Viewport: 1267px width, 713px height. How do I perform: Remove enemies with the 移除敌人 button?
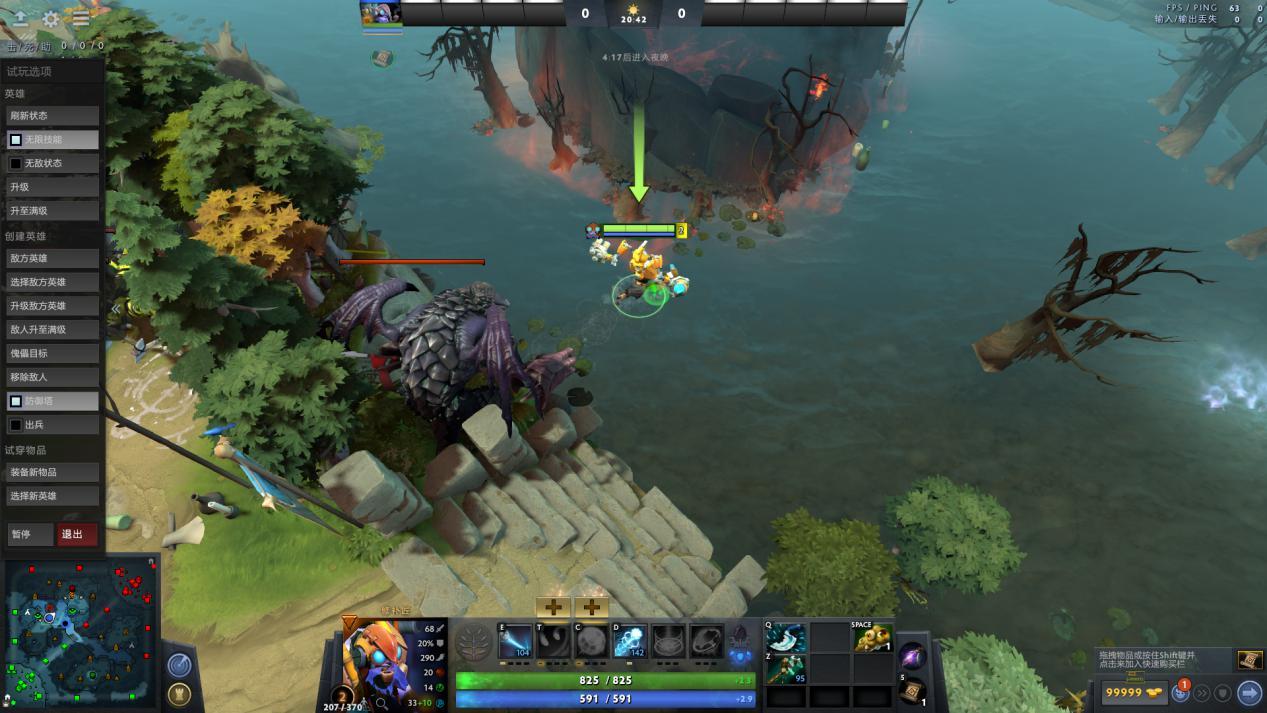click(x=53, y=377)
